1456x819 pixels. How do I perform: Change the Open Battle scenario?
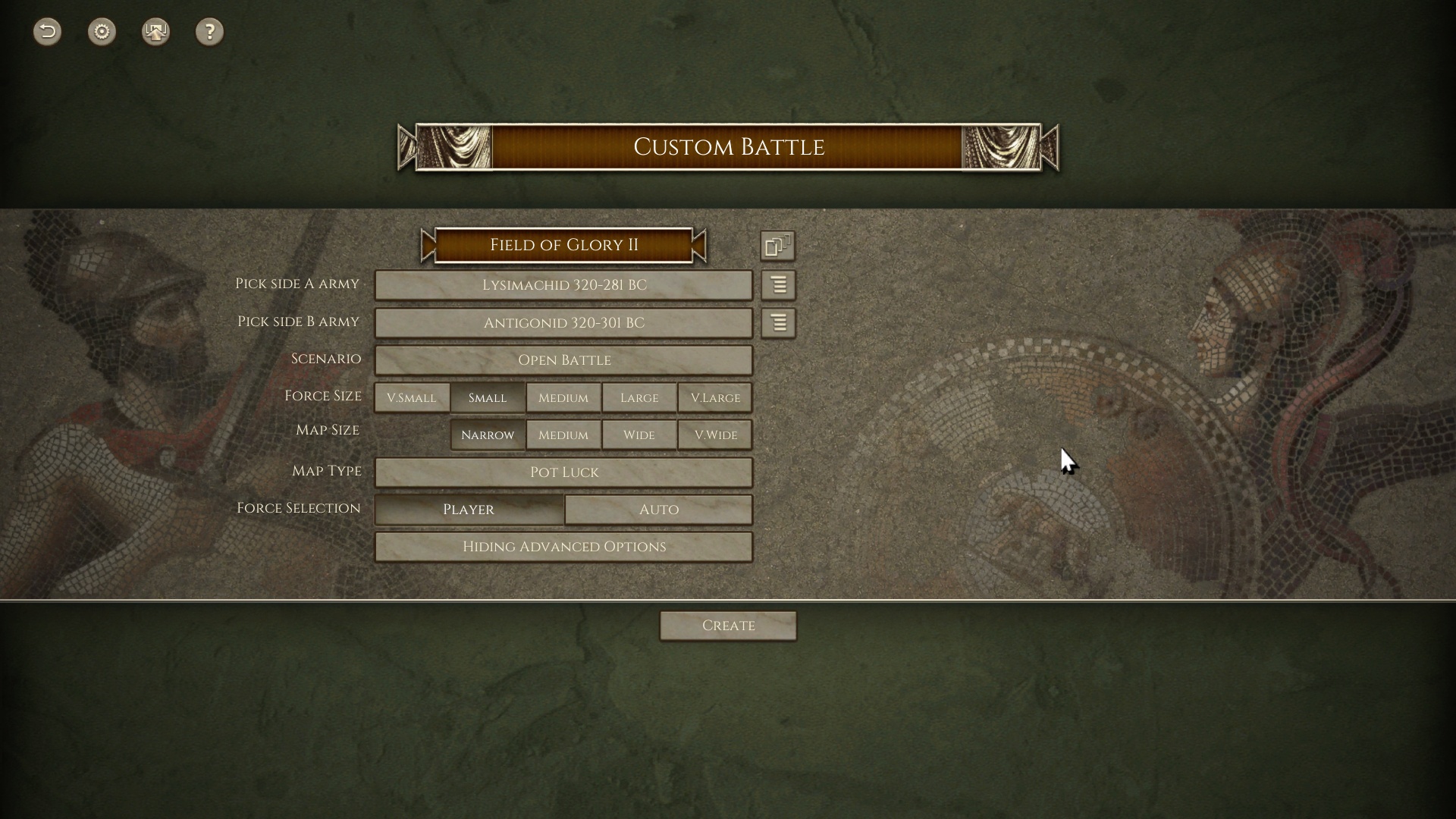click(x=563, y=360)
